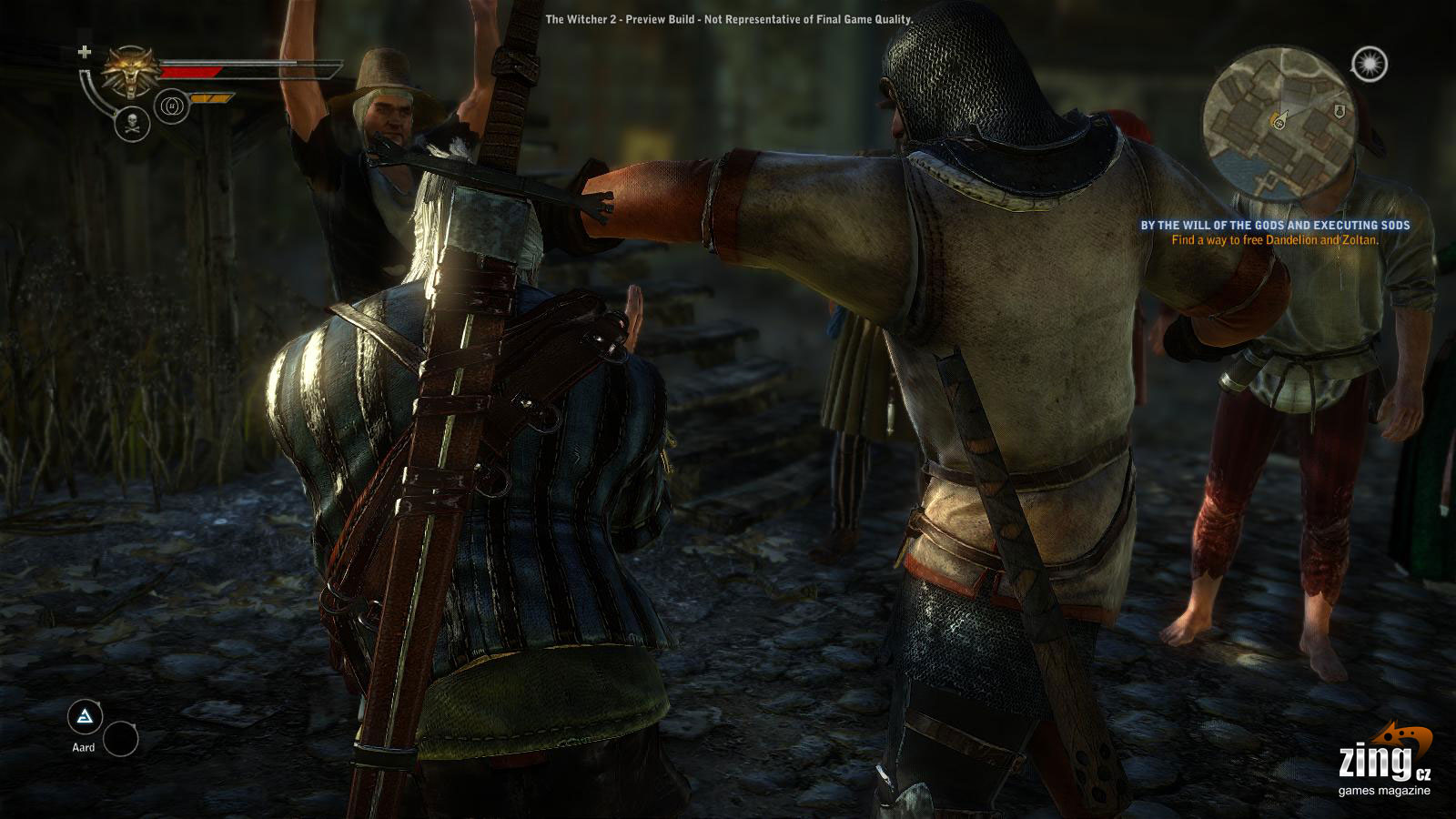
Task: Activate the Aard sign icon
Action: coord(85,719)
